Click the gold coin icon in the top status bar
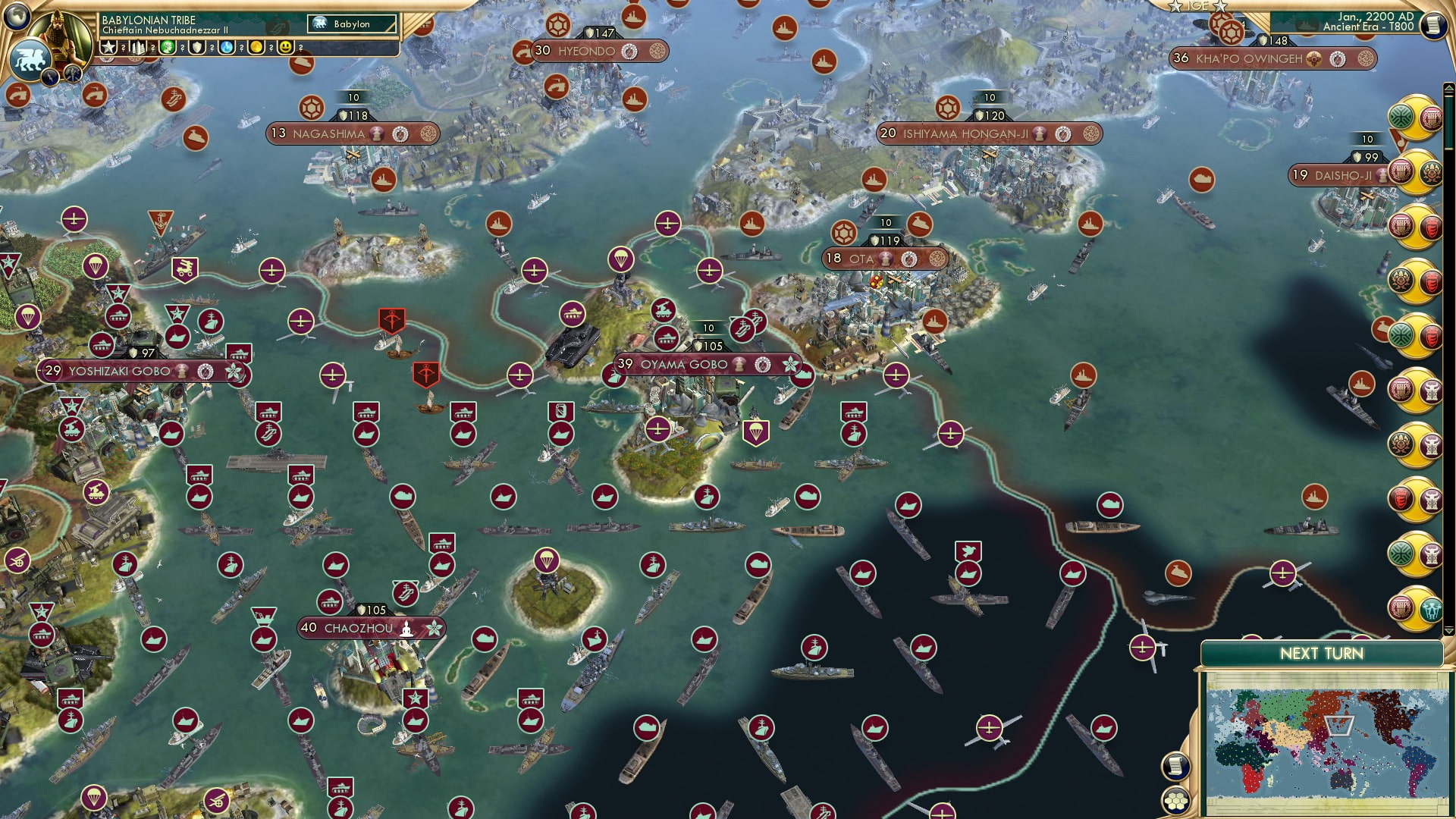 pyautogui.click(x=258, y=47)
